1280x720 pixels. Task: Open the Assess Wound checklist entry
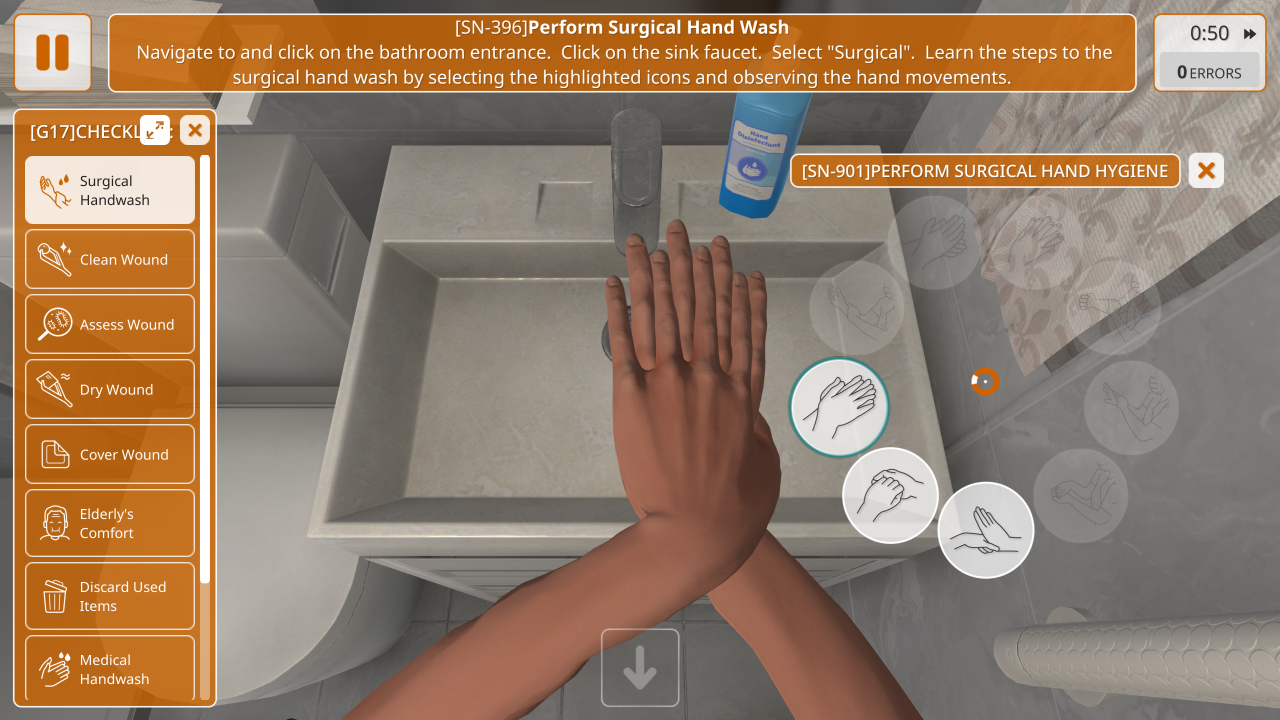pos(110,324)
